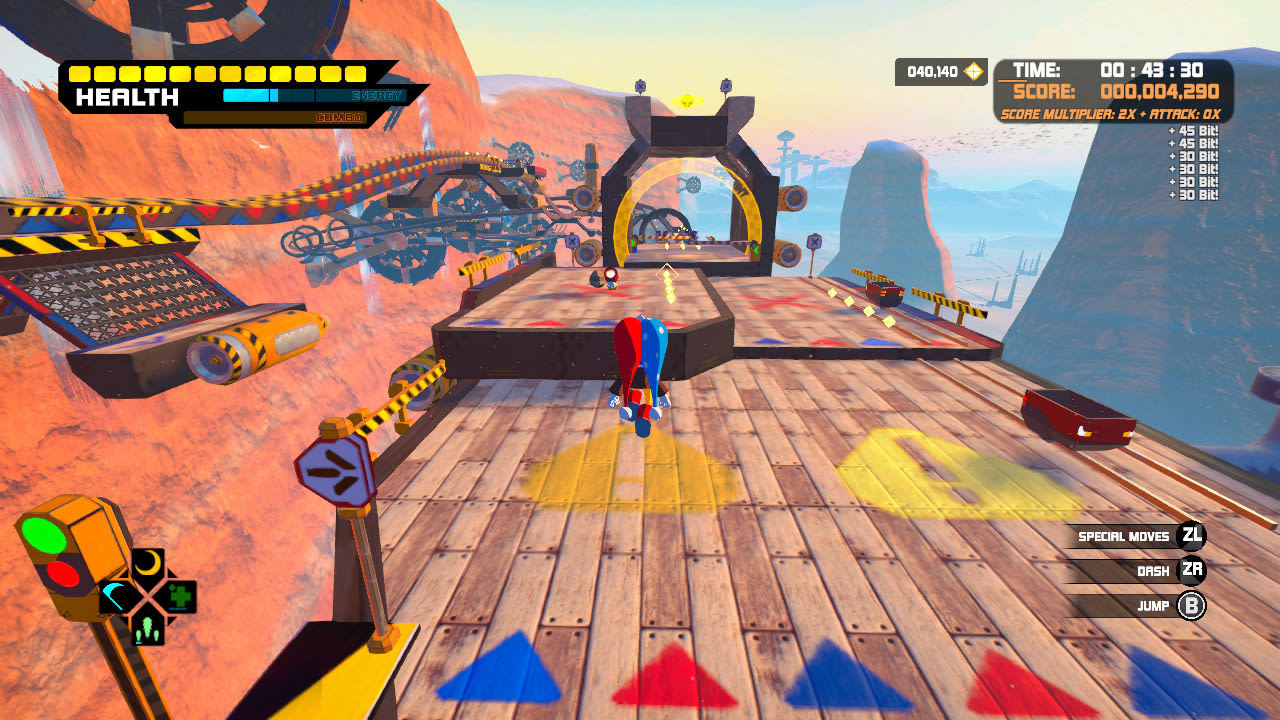Viewport: 1280px width, 720px height.
Task: Select the crescent moon special move icon
Action: 147,561
